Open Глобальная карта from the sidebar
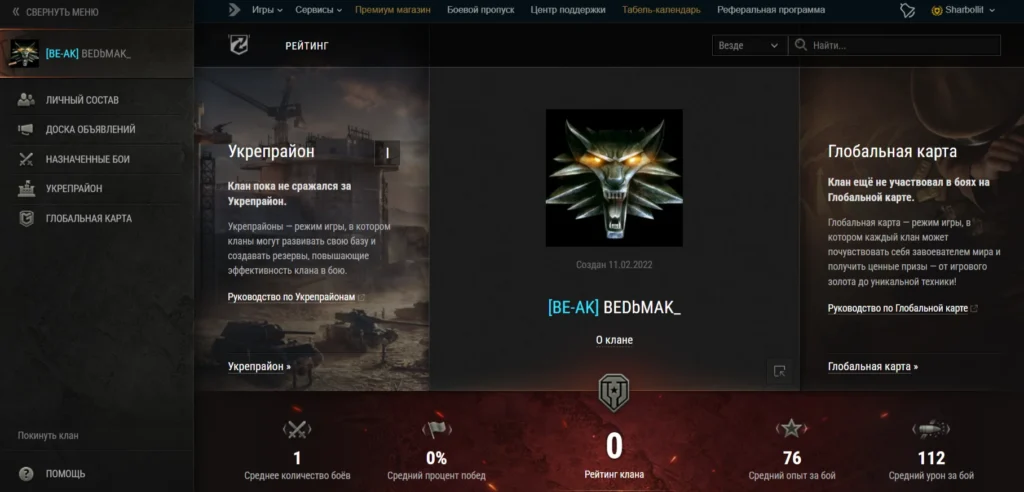This screenshot has width=1024, height=492. click(88, 218)
